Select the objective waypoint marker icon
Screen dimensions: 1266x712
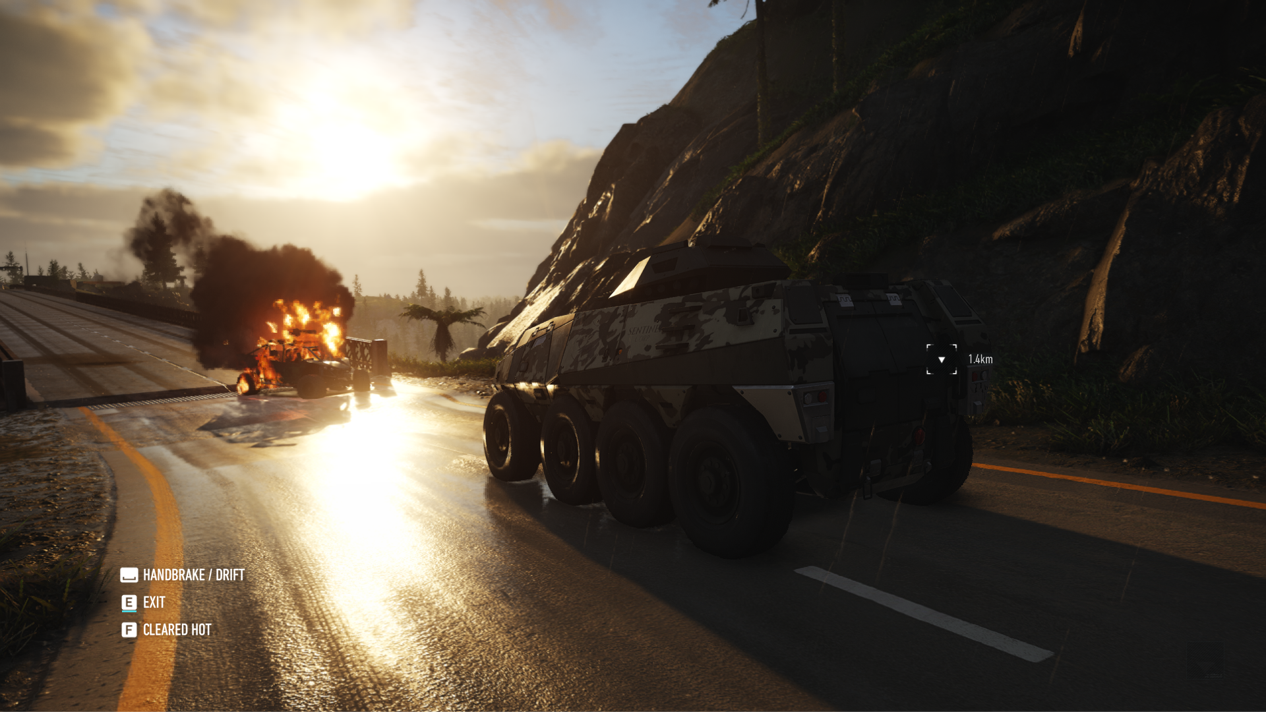click(941, 360)
